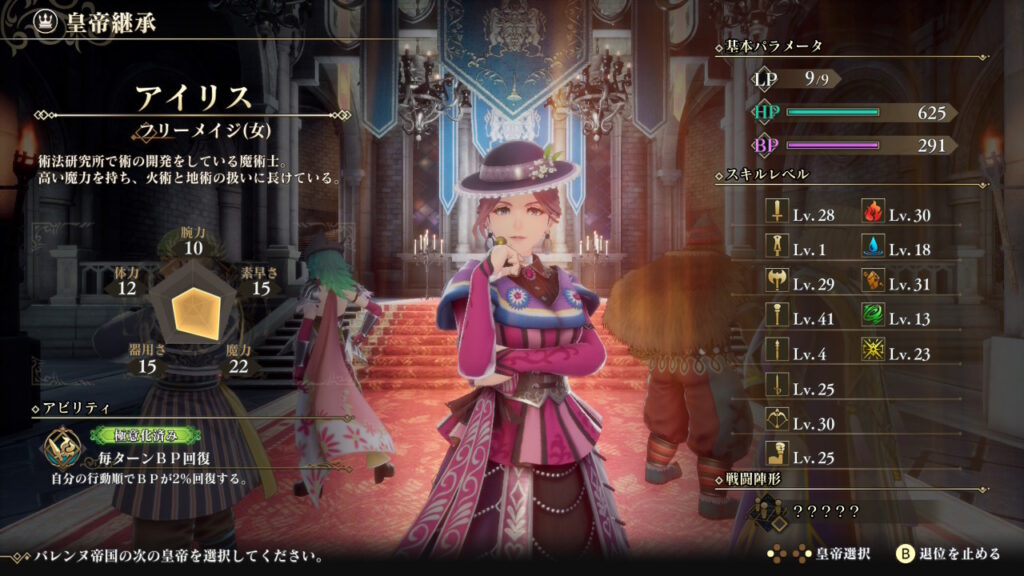1024x576 pixels.
Task: Click the yellow light magic icon
Action: 872,352
